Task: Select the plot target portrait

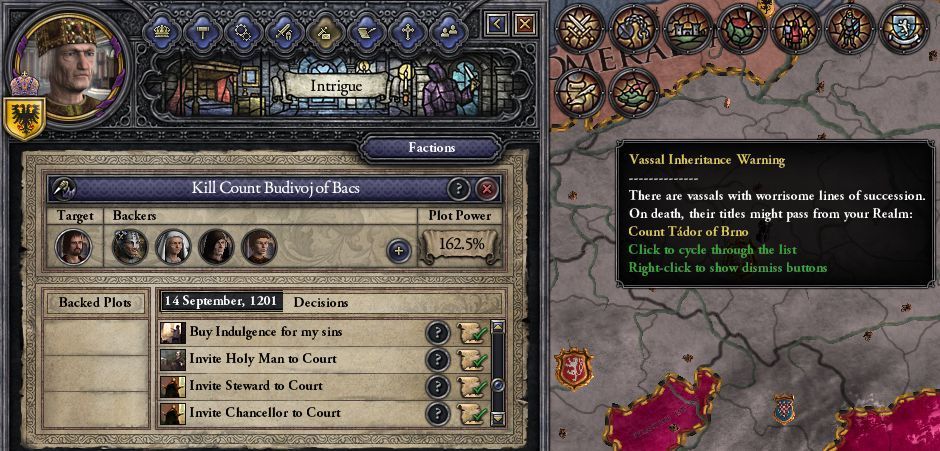Action: pyautogui.click(x=72, y=246)
